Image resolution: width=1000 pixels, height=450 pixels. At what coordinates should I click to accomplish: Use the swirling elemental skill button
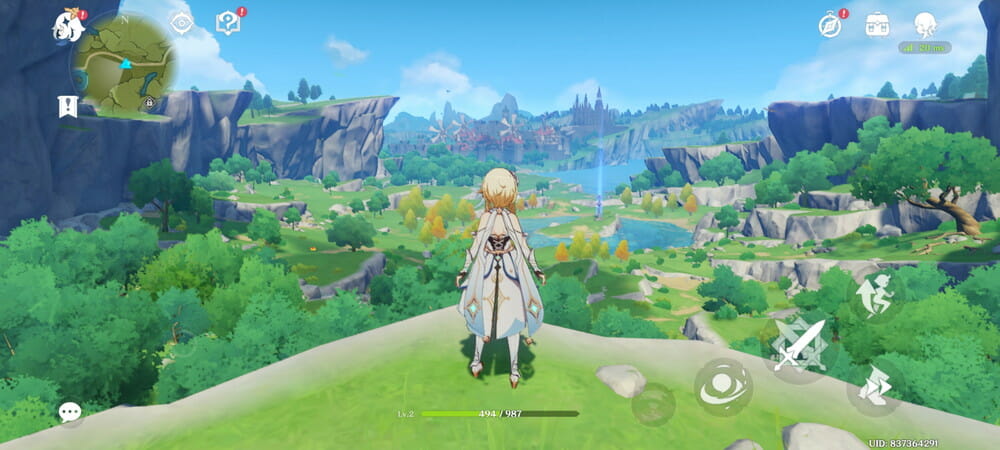tap(723, 388)
